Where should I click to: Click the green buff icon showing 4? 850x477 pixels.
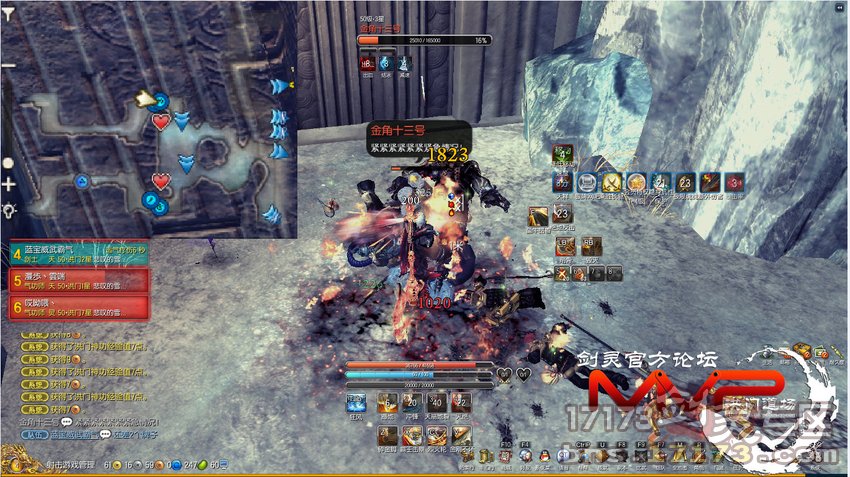click(563, 154)
